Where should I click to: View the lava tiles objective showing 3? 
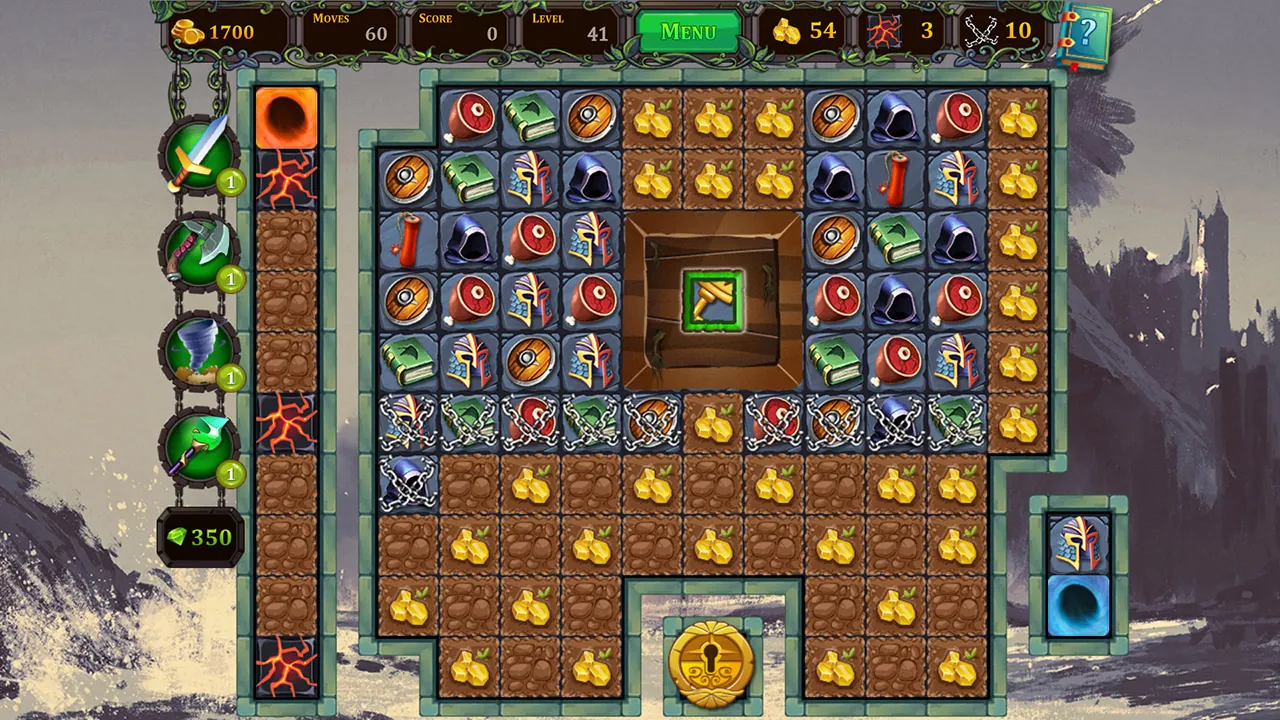903,31
